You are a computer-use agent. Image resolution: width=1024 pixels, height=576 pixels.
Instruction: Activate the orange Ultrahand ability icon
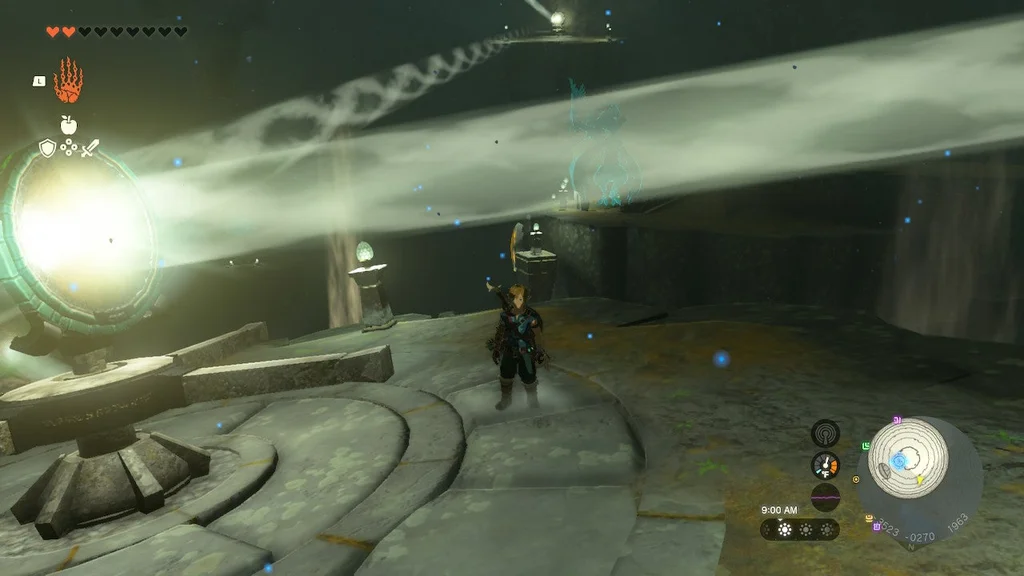pos(67,81)
